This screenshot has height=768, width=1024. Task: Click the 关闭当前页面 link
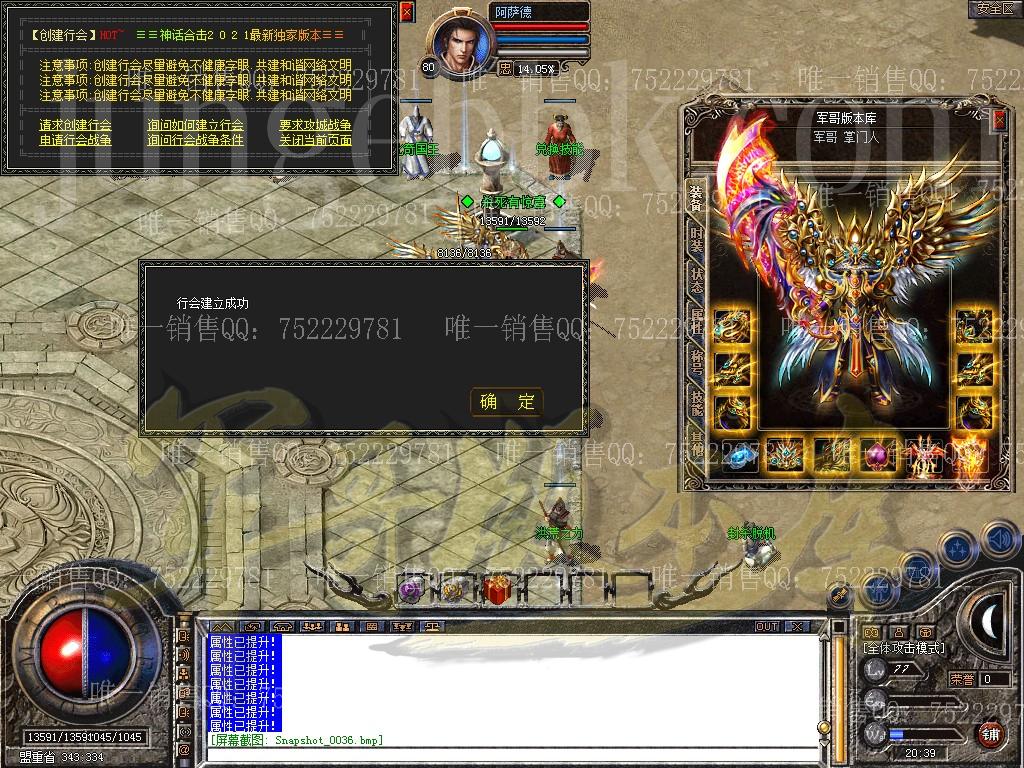coord(315,140)
